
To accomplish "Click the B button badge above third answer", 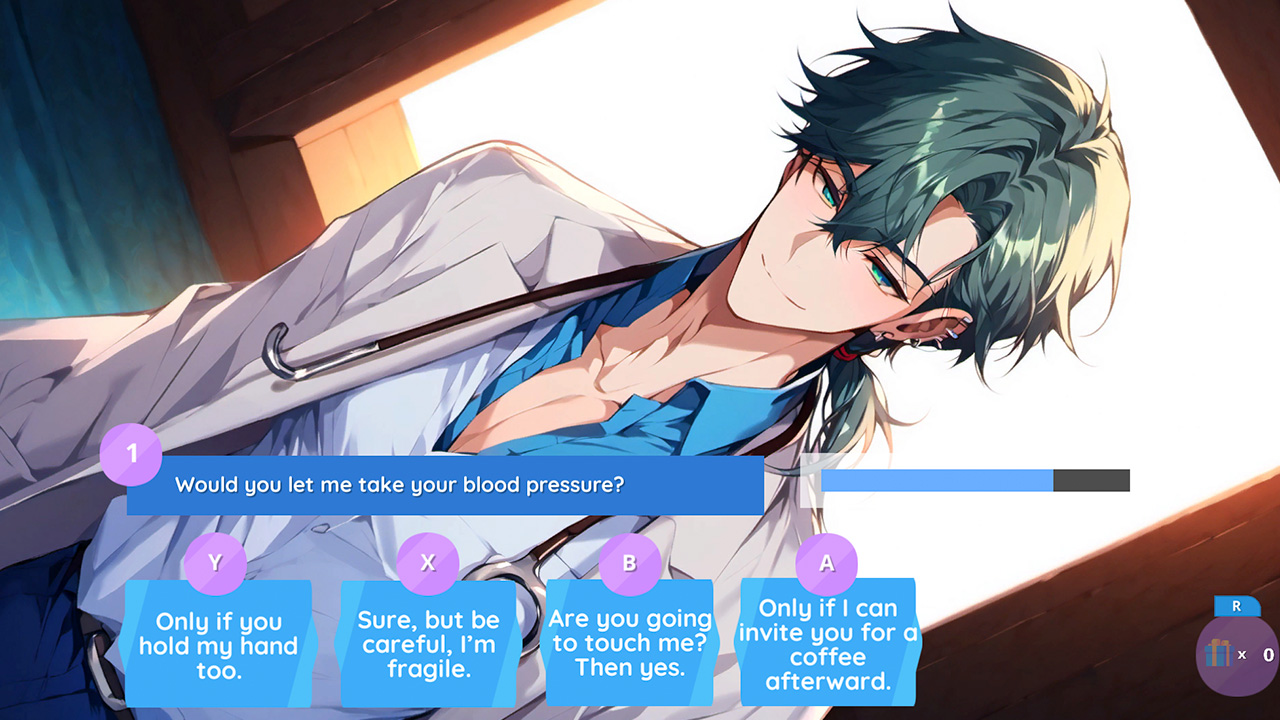I will pos(629,563).
